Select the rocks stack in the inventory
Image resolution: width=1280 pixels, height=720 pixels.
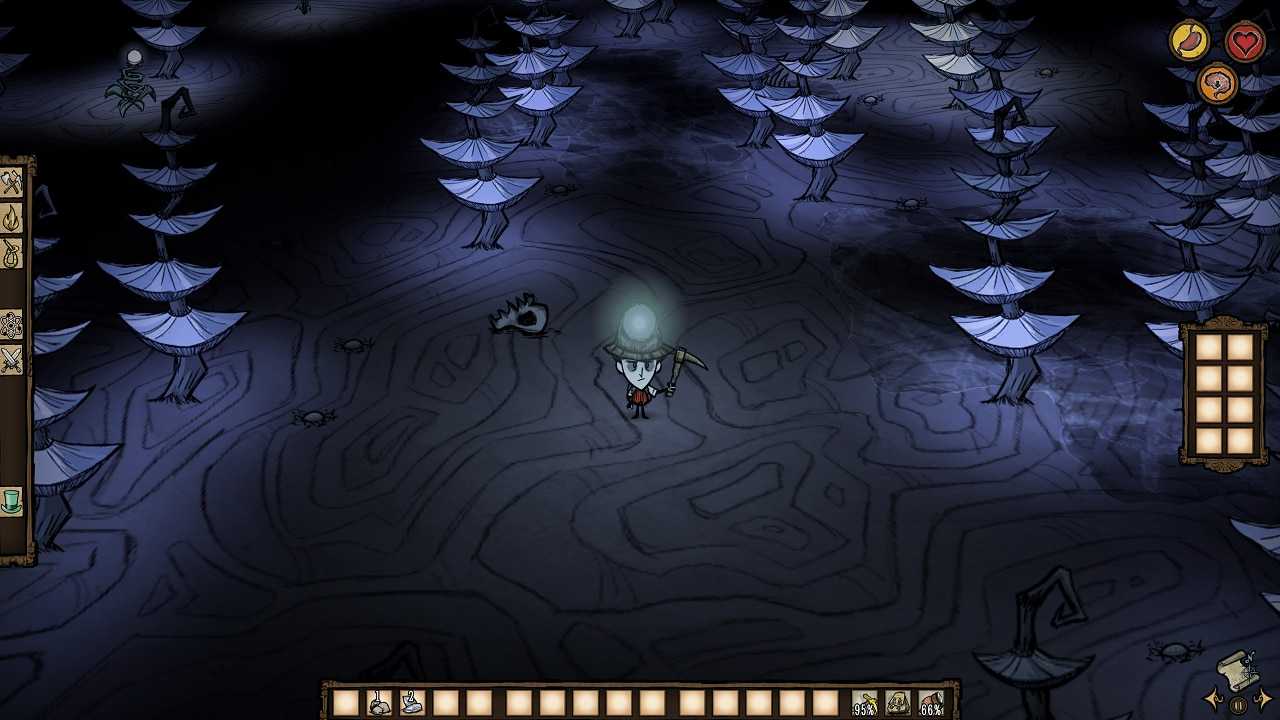click(379, 703)
